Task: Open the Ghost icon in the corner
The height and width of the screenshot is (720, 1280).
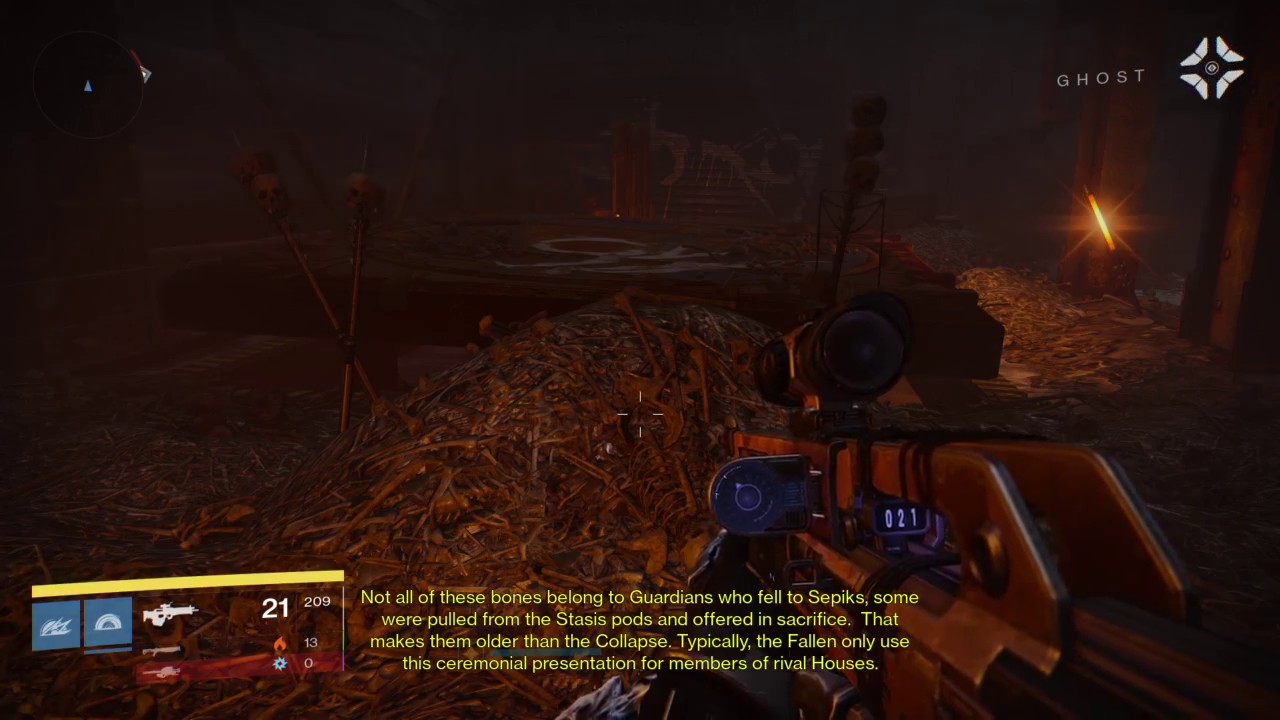Action: click(1211, 68)
